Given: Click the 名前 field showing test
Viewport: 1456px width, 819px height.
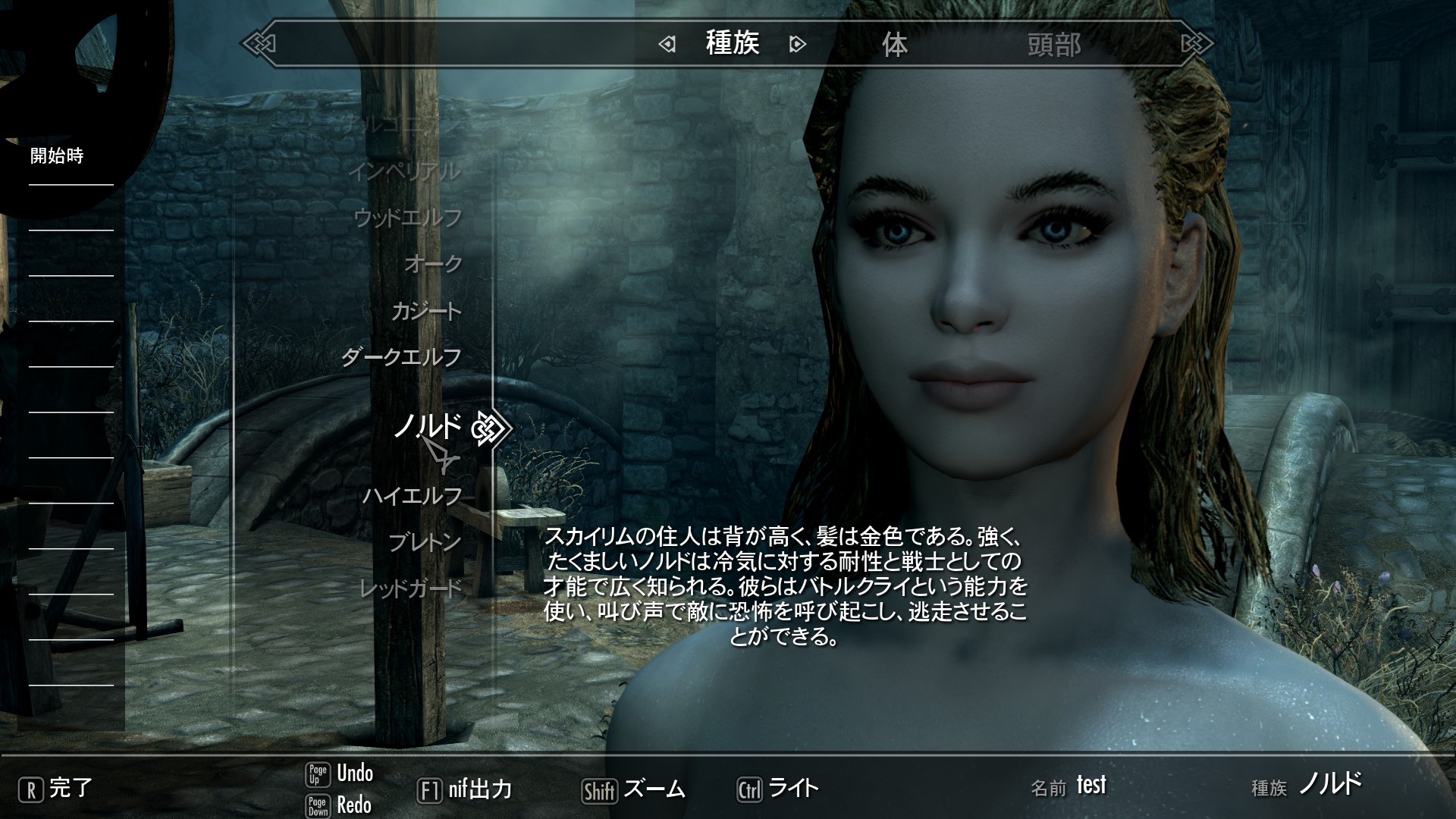Looking at the screenshot, I should (1092, 785).
